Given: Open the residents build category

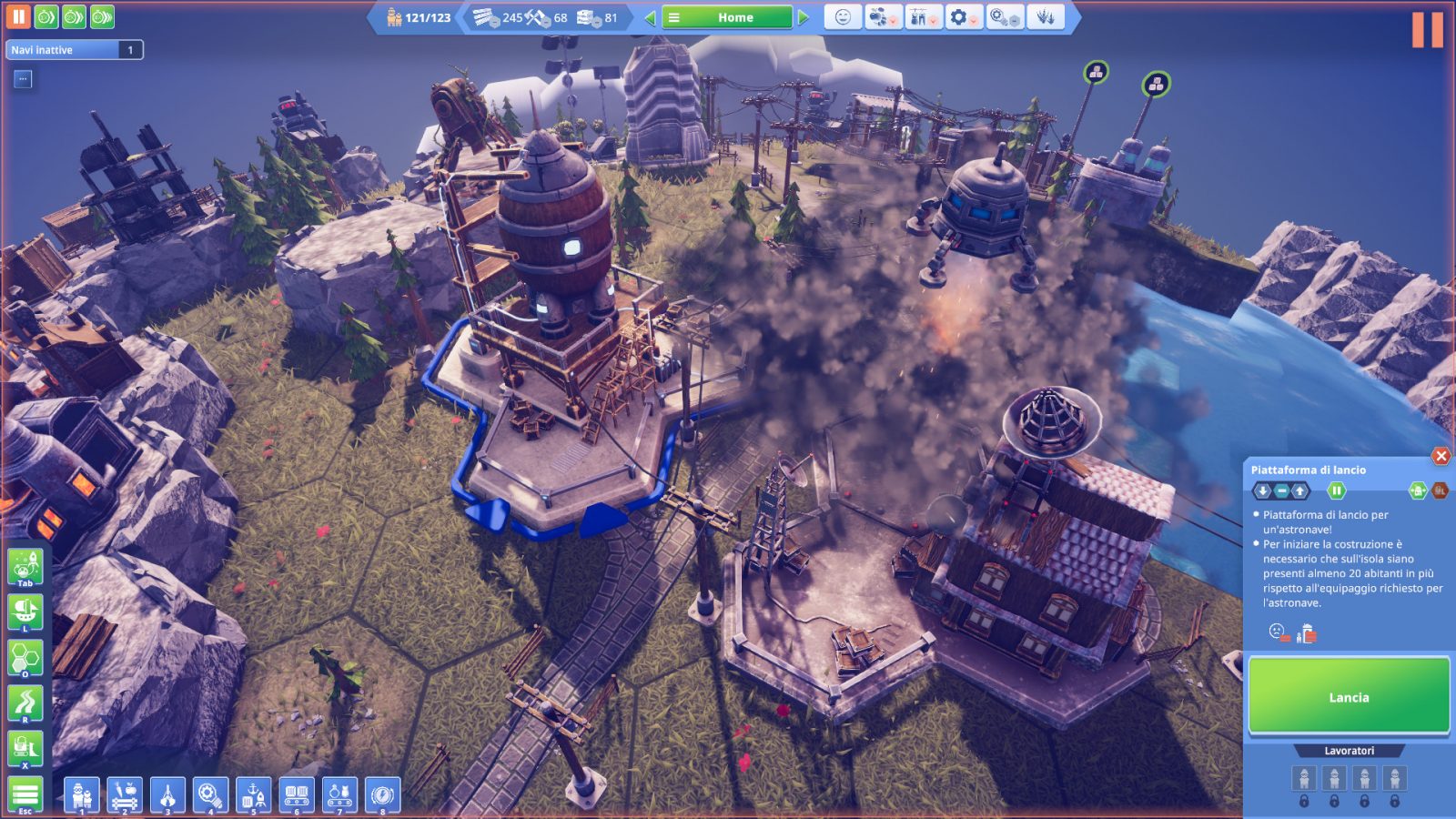Looking at the screenshot, I should point(82,794).
